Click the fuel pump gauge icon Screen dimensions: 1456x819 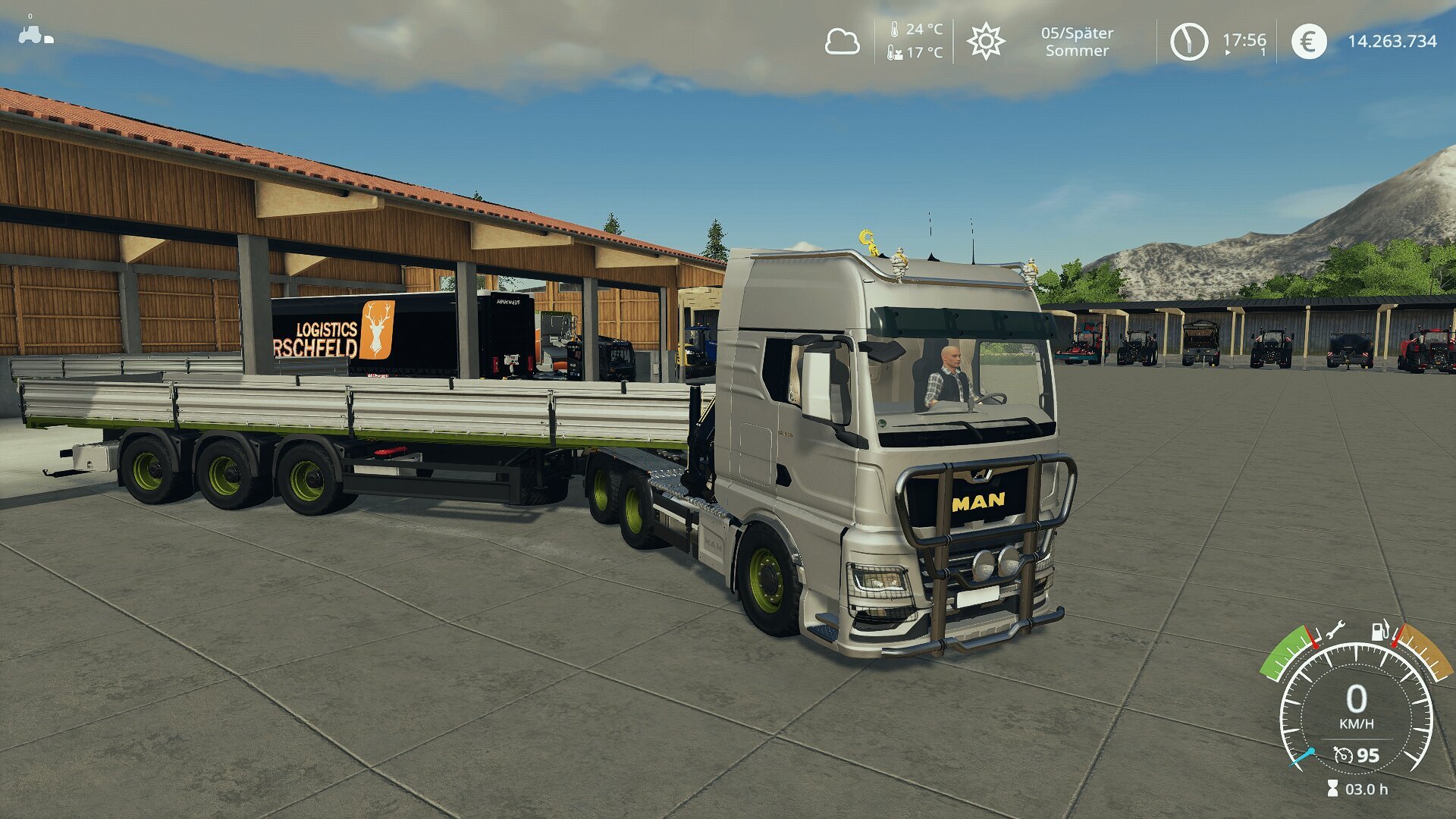(x=1380, y=630)
